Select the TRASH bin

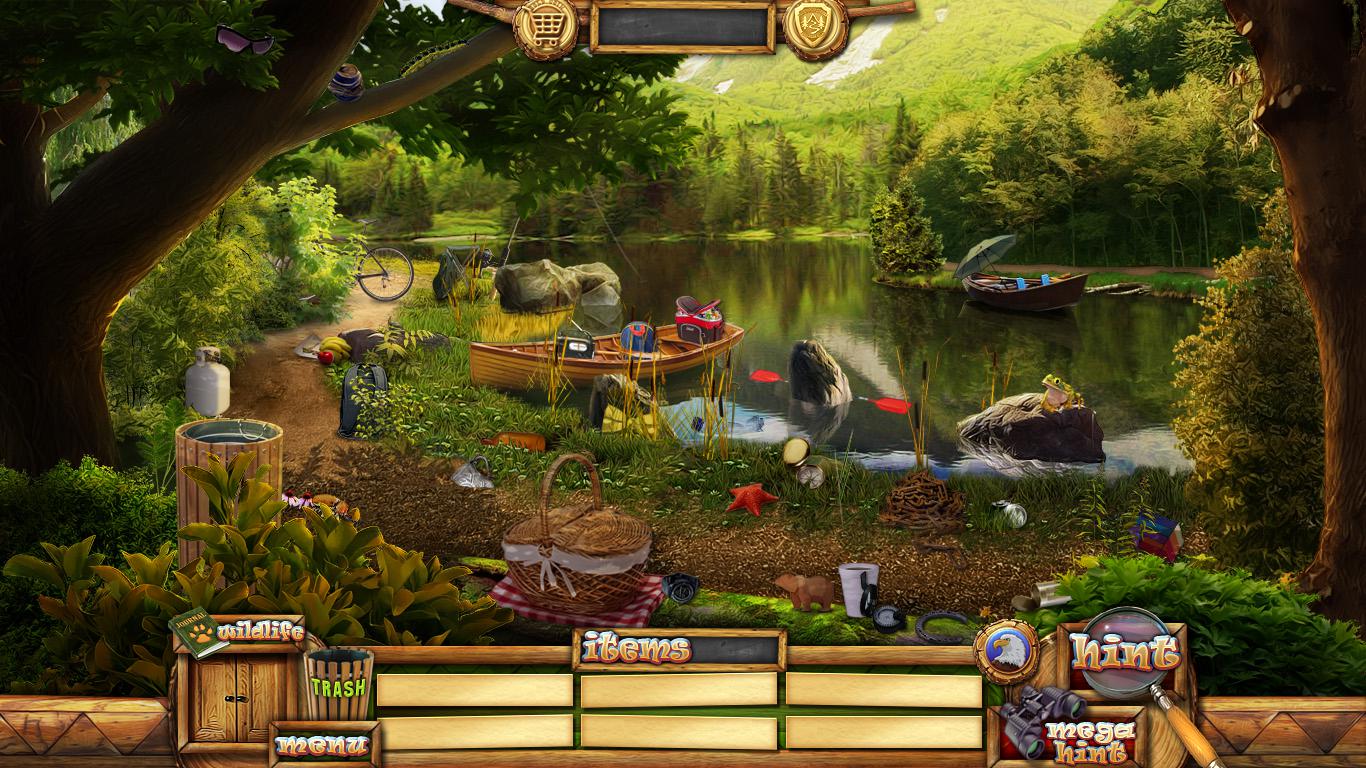coord(338,685)
